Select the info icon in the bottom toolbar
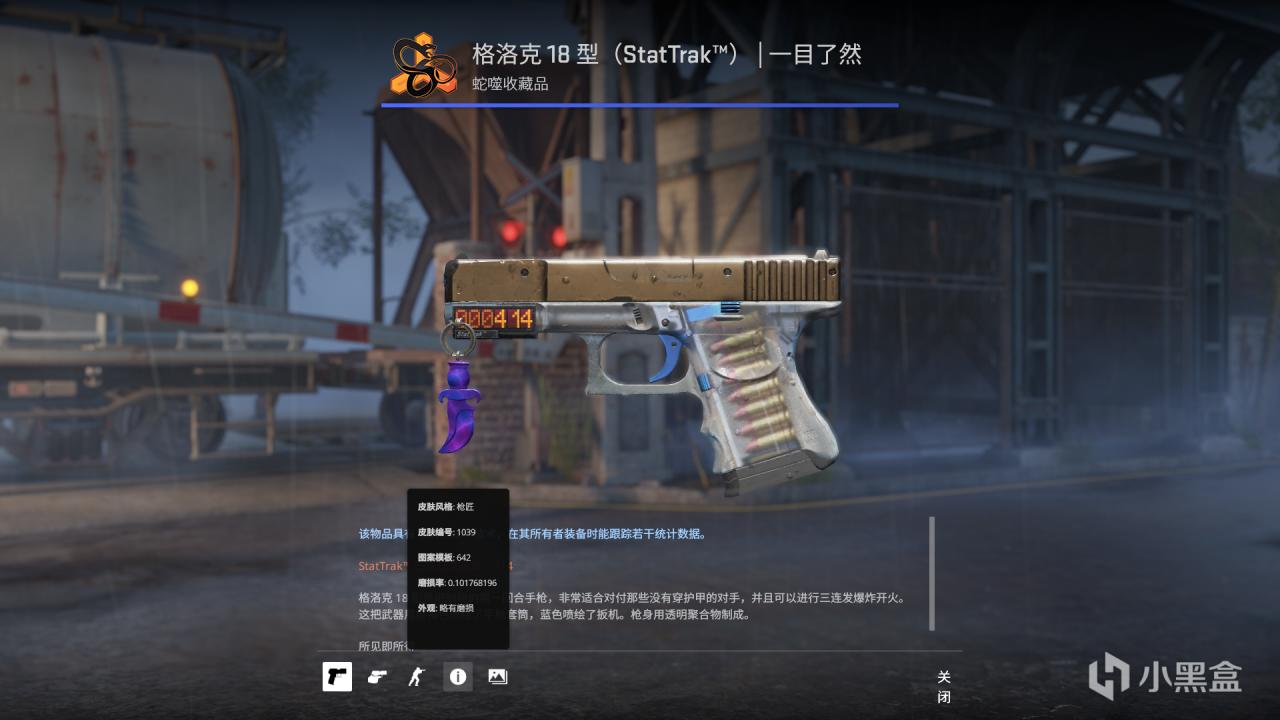 point(457,677)
